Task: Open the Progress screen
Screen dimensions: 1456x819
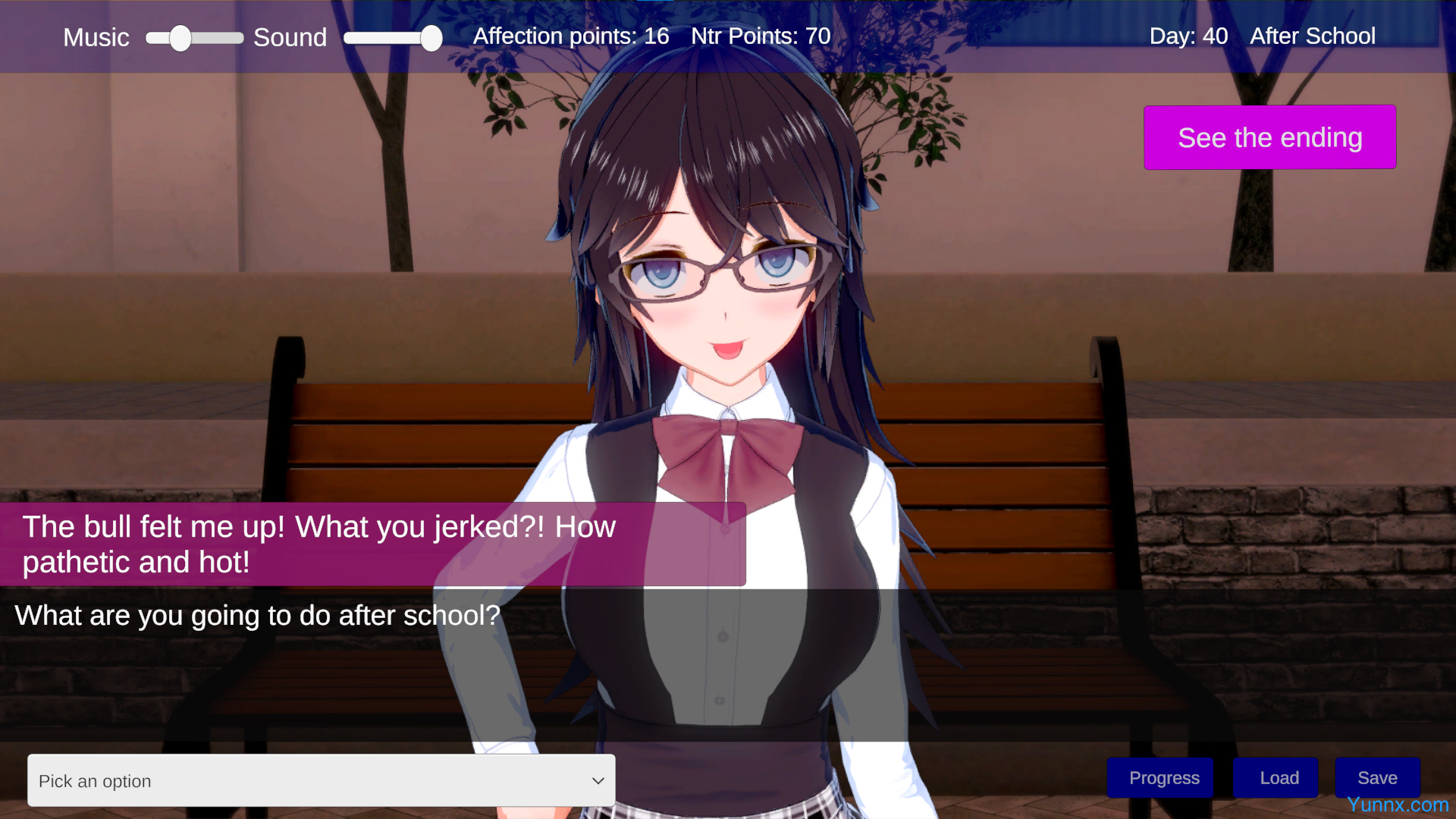Action: point(1163,777)
